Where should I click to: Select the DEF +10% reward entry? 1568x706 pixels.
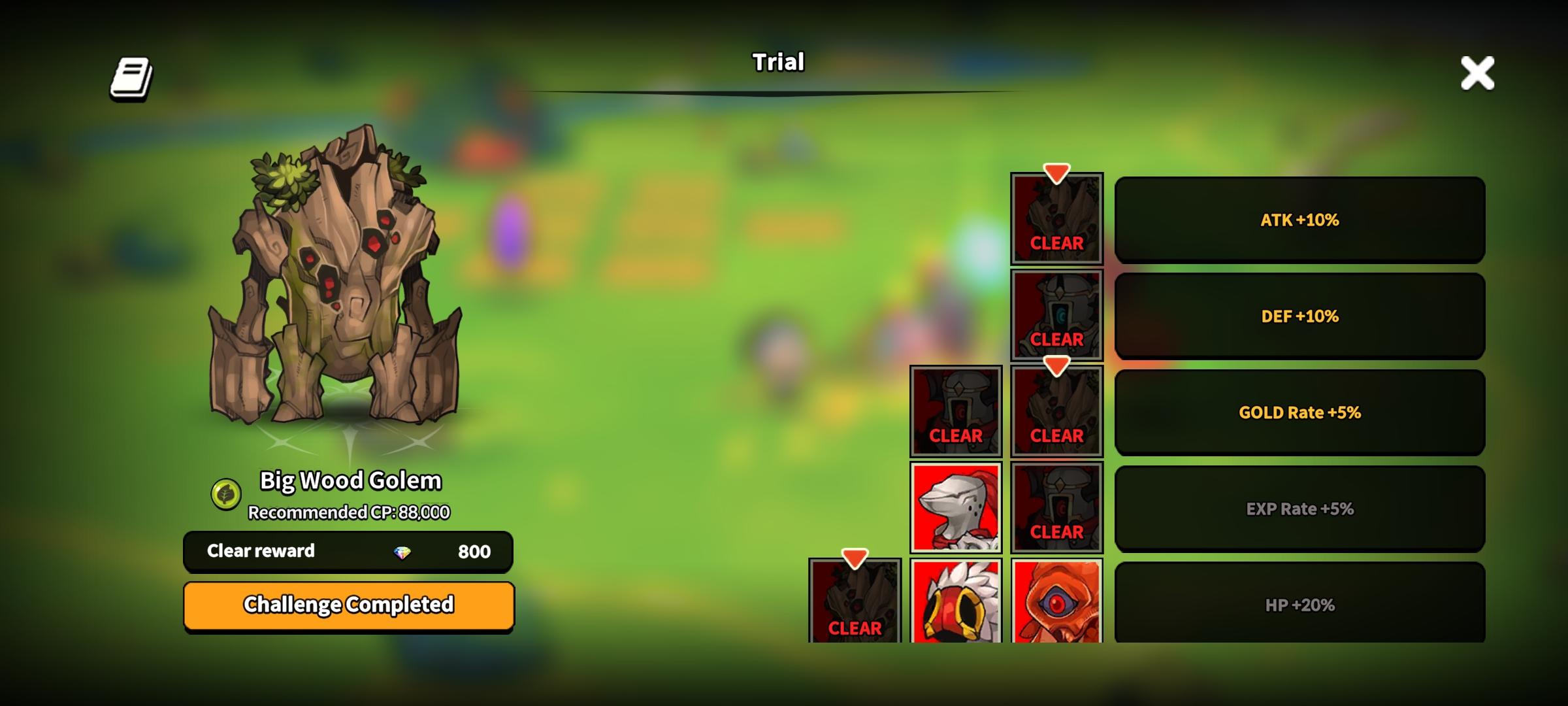click(1301, 316)
